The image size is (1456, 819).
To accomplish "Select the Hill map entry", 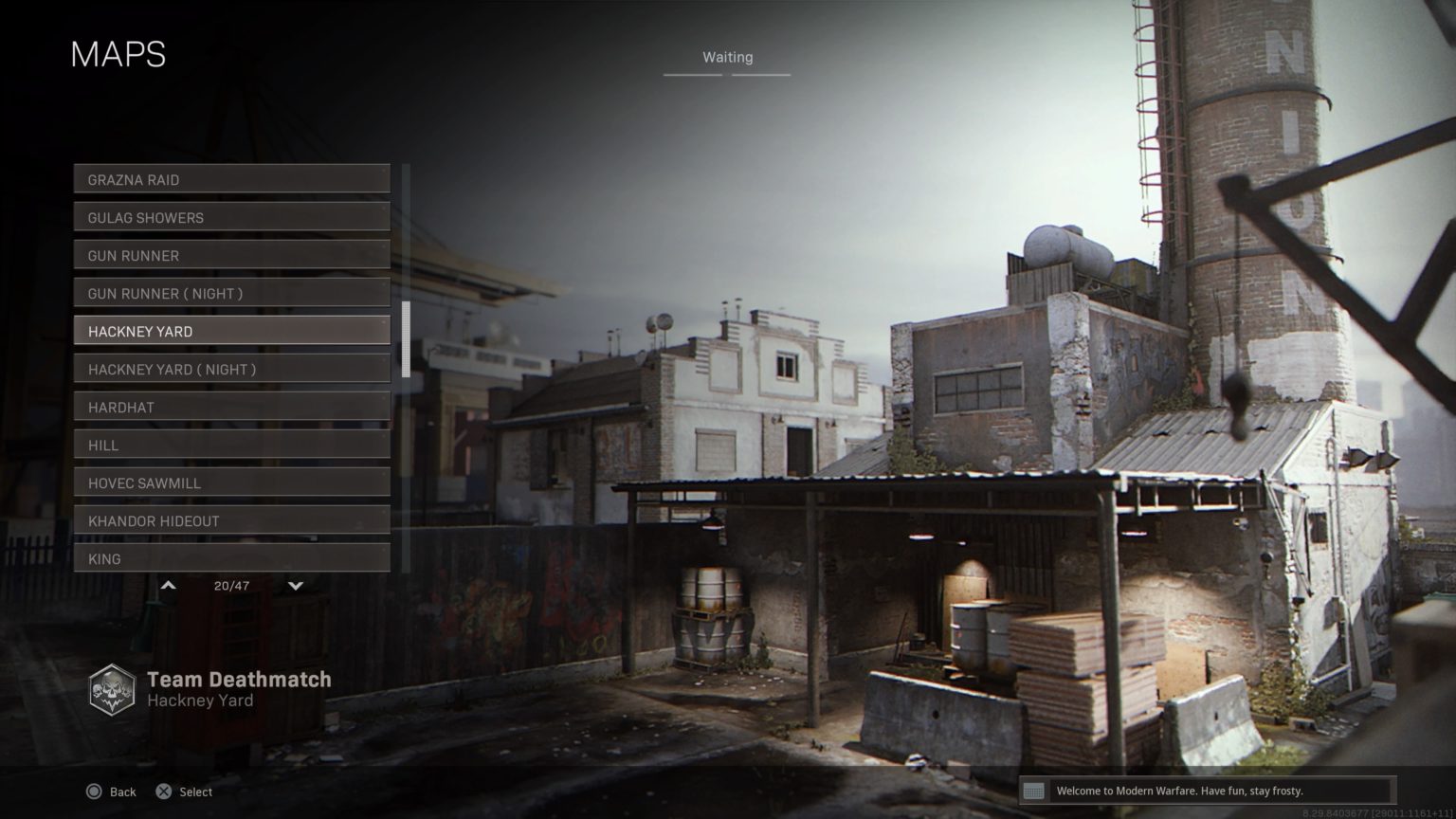I will [x=231, y=445].
